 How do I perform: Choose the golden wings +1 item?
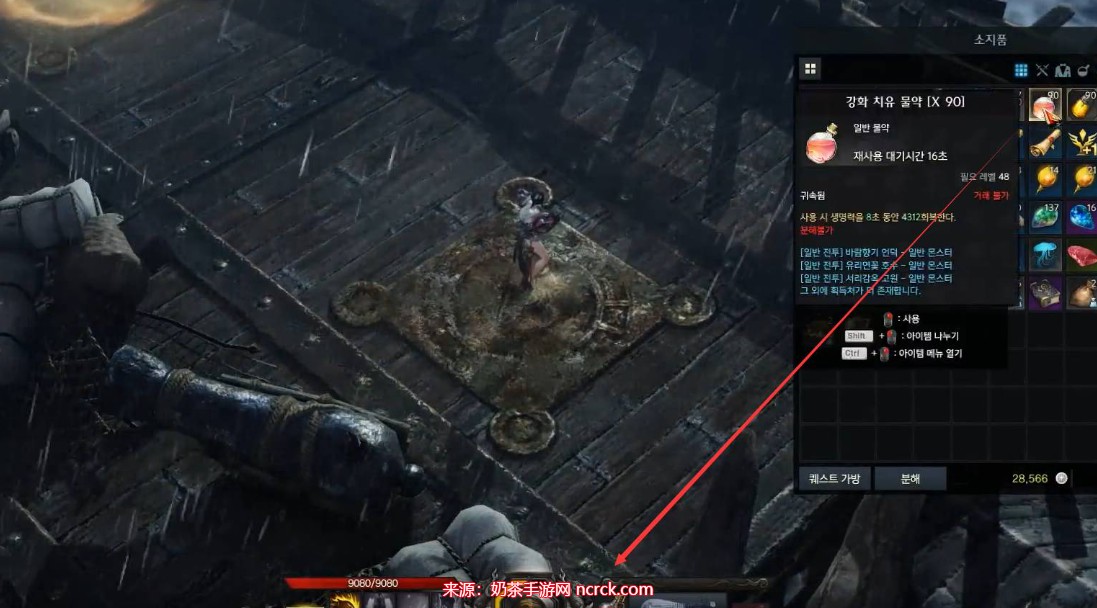1082,143
